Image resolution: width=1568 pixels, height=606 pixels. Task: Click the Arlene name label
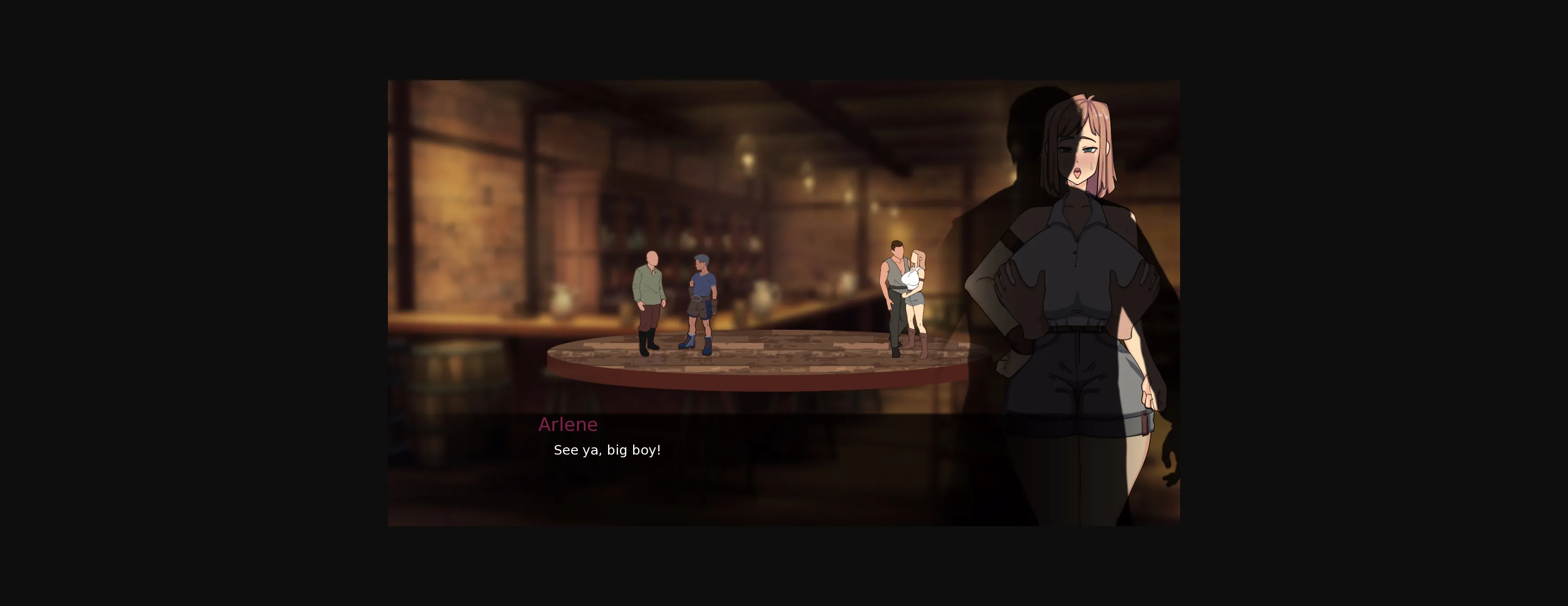click(x=567, y=425)
